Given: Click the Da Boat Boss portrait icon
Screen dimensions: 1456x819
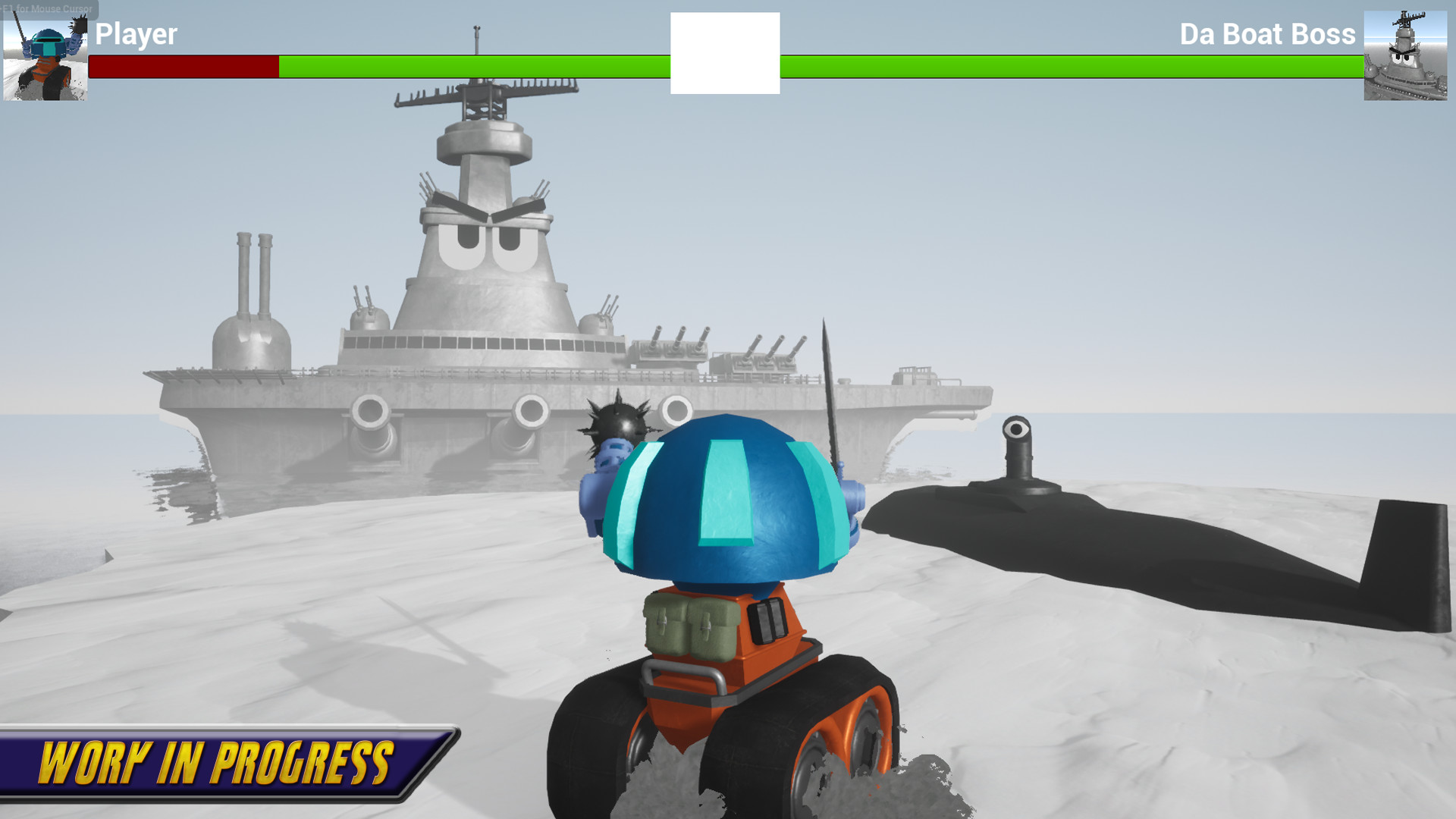Looking at the screenshot, I should pyautogui.click(x=1407, y=57).
